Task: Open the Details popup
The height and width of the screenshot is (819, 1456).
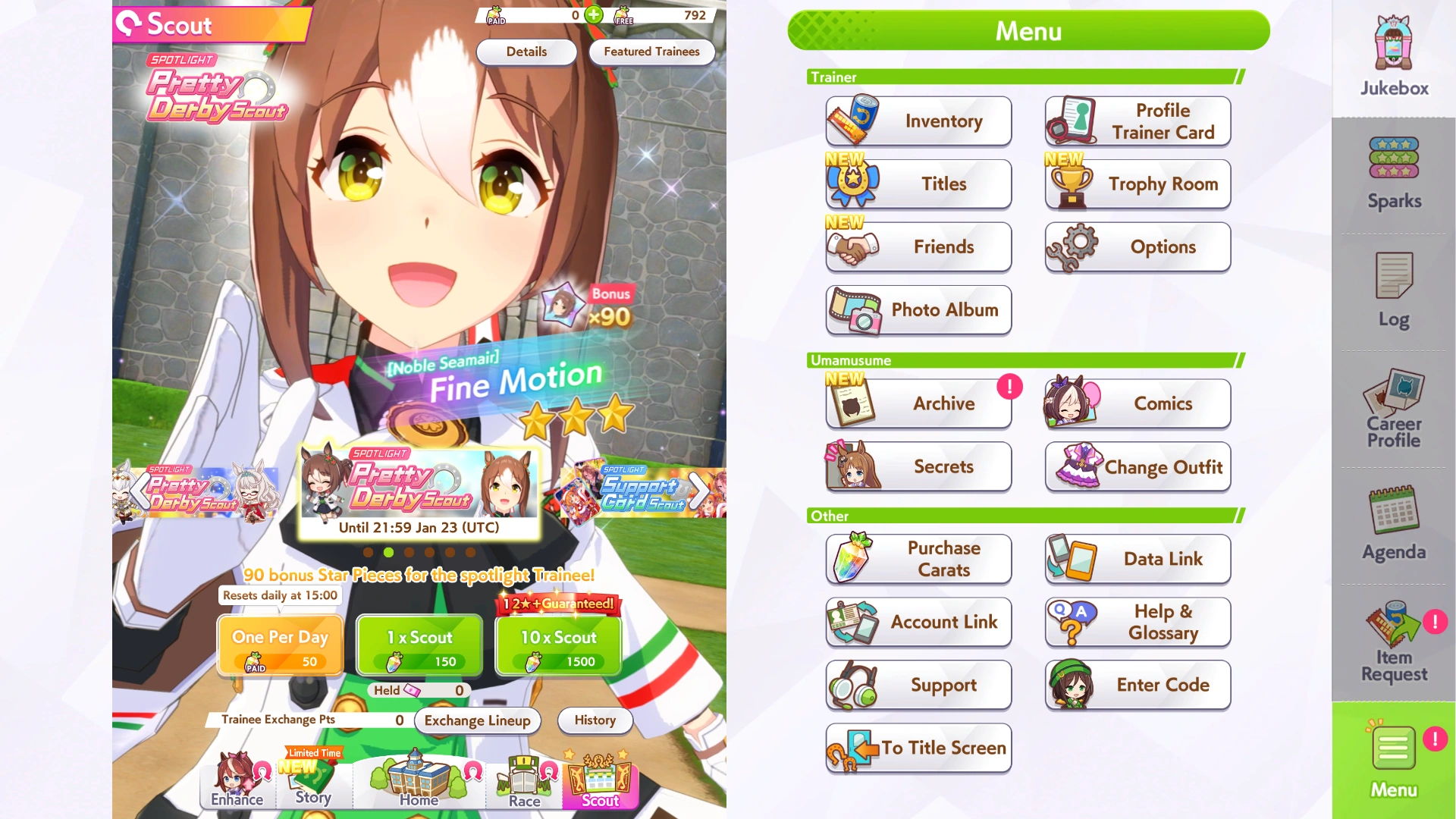Action: (x=526, y=52)
